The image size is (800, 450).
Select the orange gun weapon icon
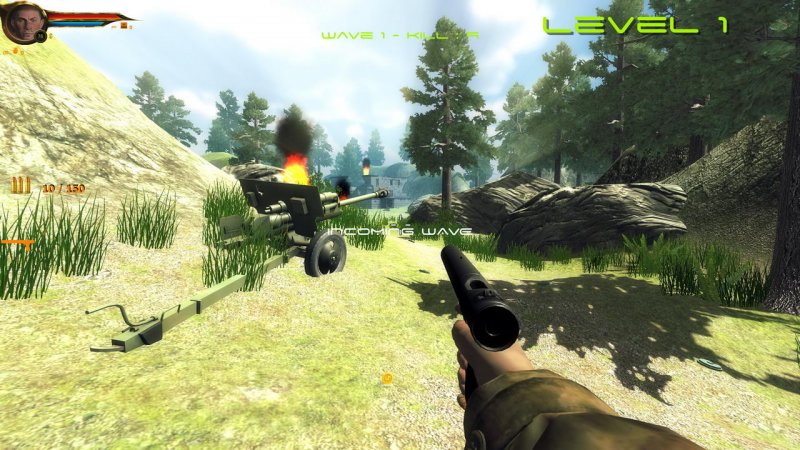click(17, 243)
